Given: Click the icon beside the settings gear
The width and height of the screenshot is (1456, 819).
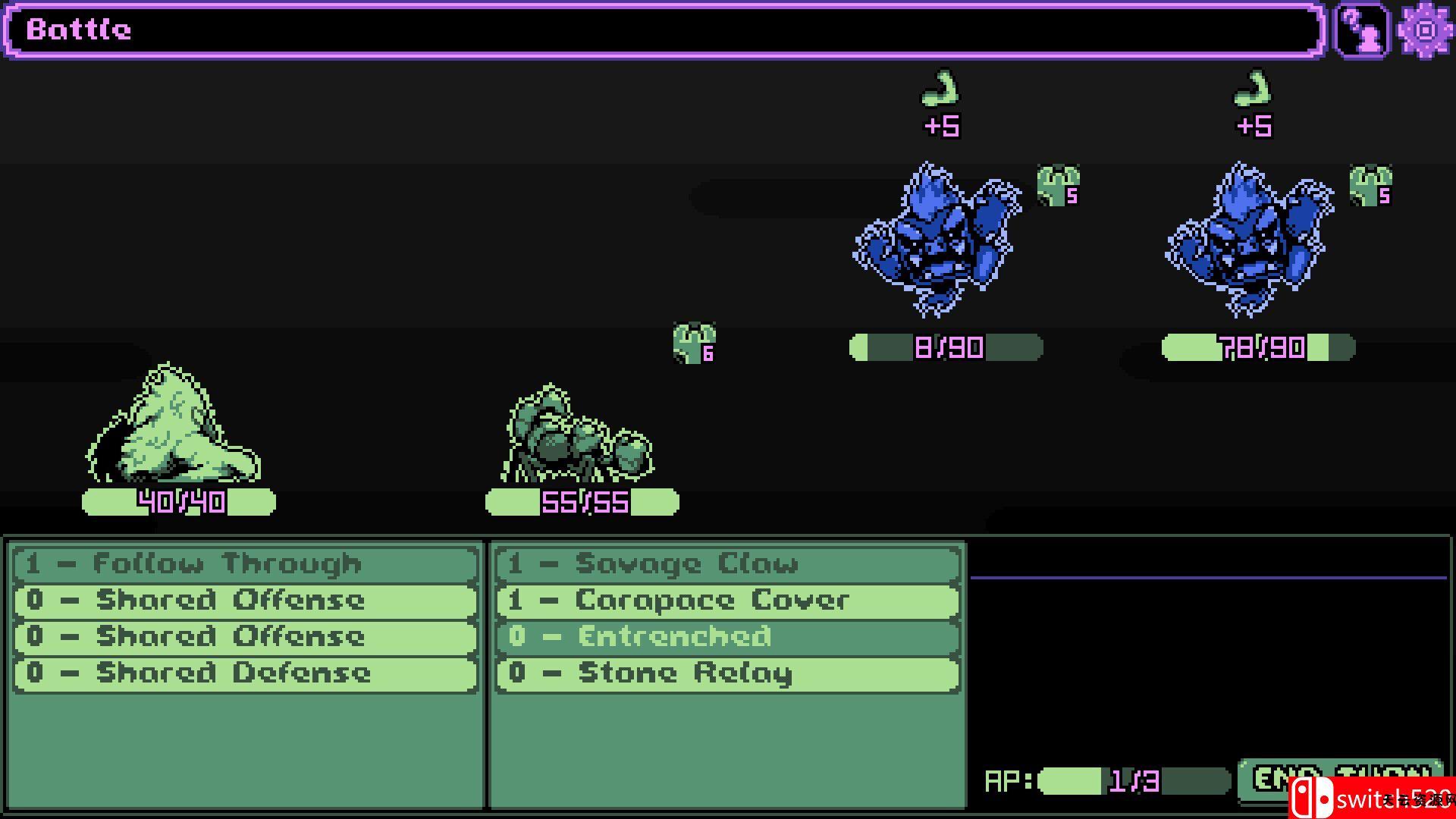Looking at the screenshot, I should (x=1361, y=30).
